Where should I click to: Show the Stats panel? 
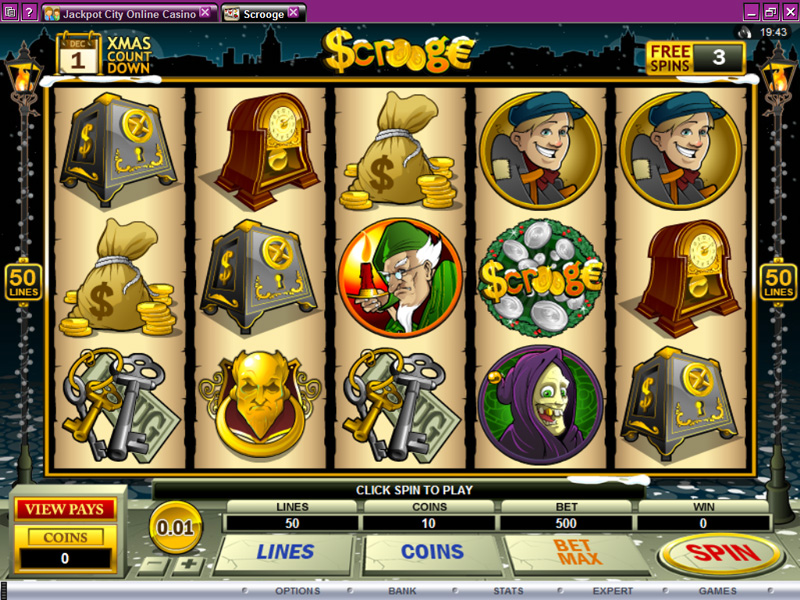pos(508,591)
